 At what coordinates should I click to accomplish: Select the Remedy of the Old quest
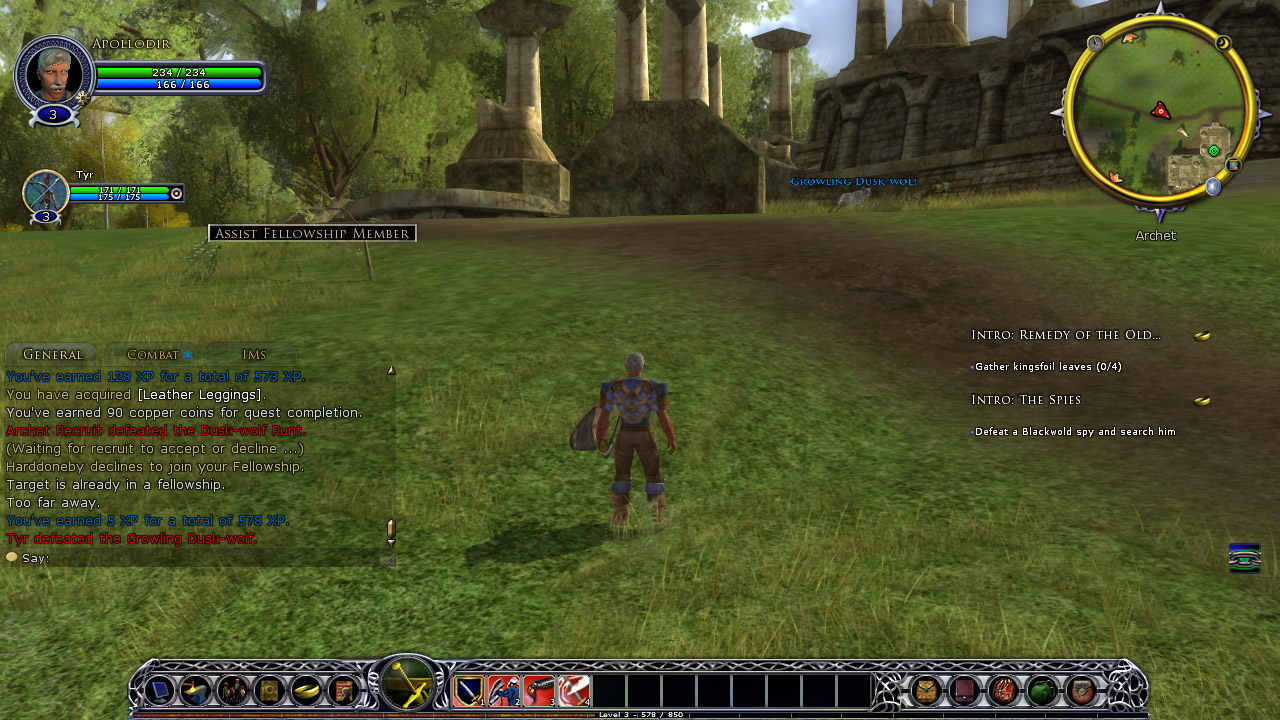click(1065, 335)
